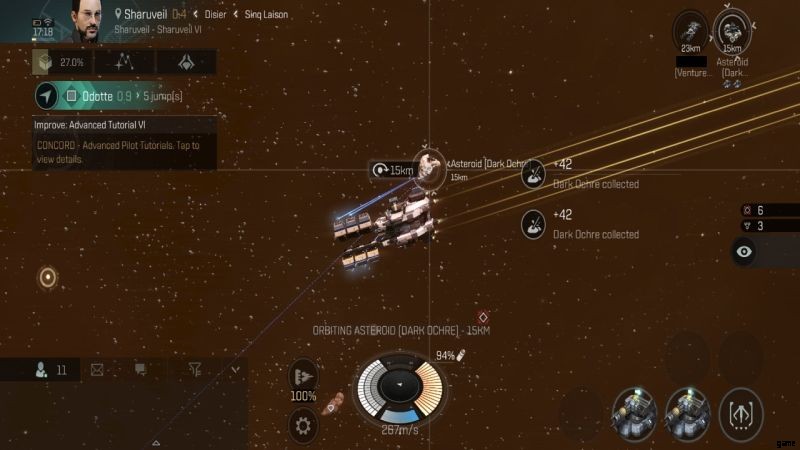Open the chat filter funnel icon

point(195,370)
